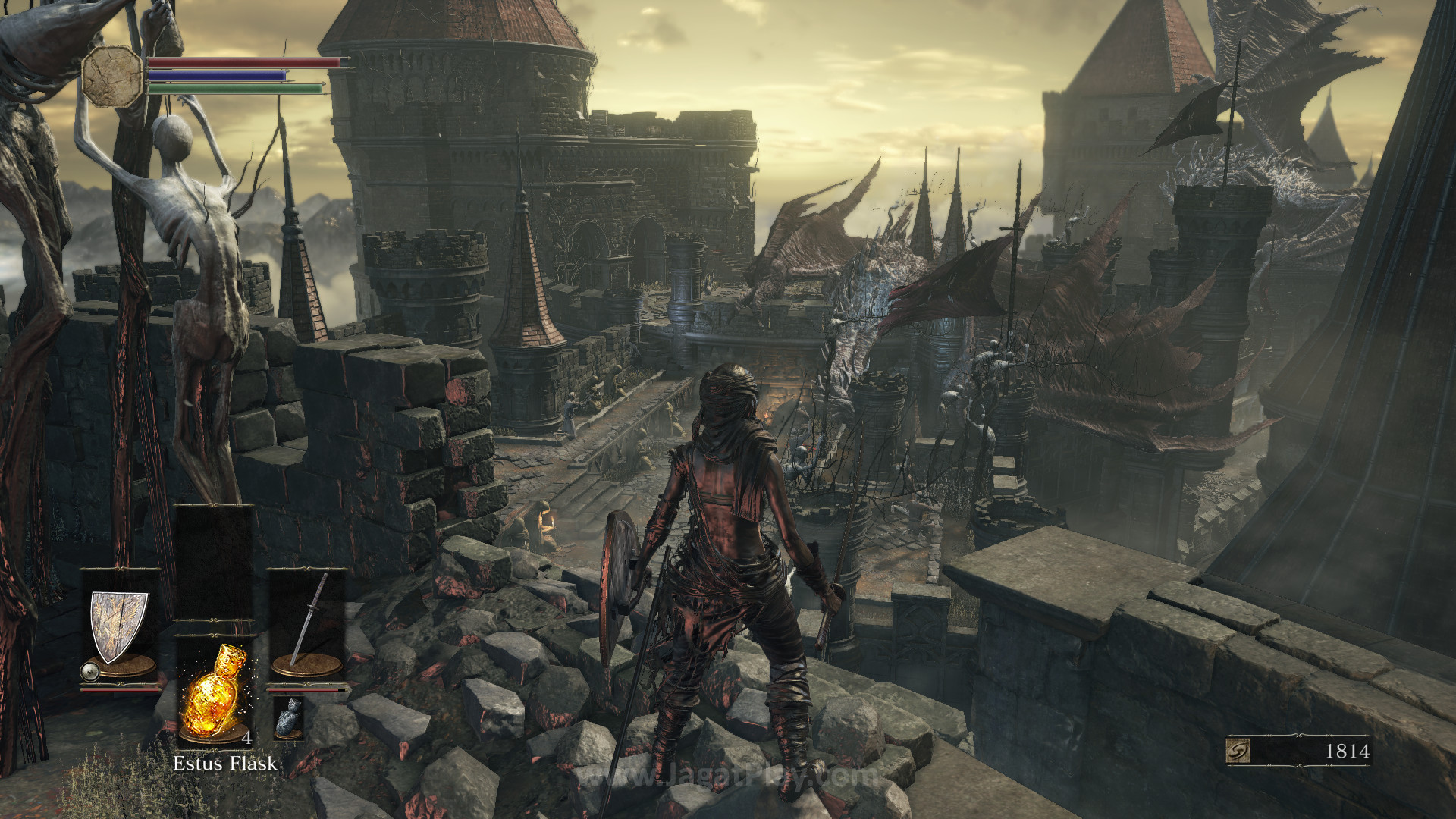This screenshot has width=1456, height=819.
Task: Click the small Ashen Estus Flask icon
Action: [x=288, y=717]
